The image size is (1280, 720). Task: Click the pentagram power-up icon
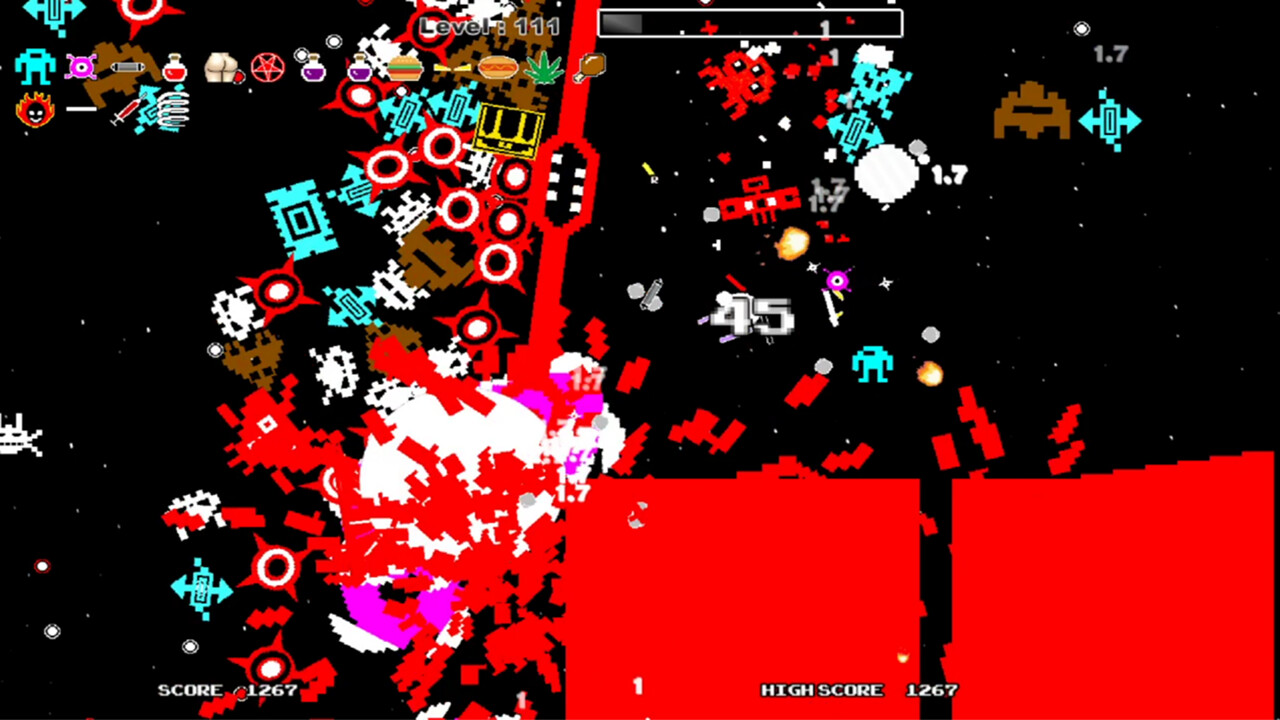pos(266,67)
